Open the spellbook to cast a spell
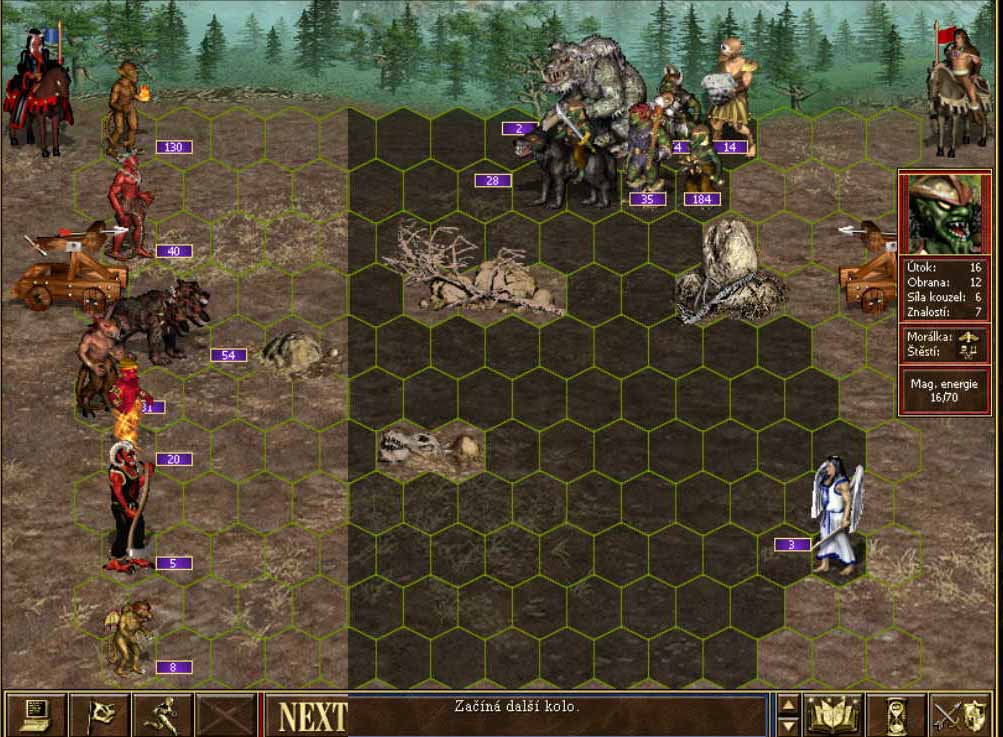Screen dimensions: 1003x737 pos(833,714)
